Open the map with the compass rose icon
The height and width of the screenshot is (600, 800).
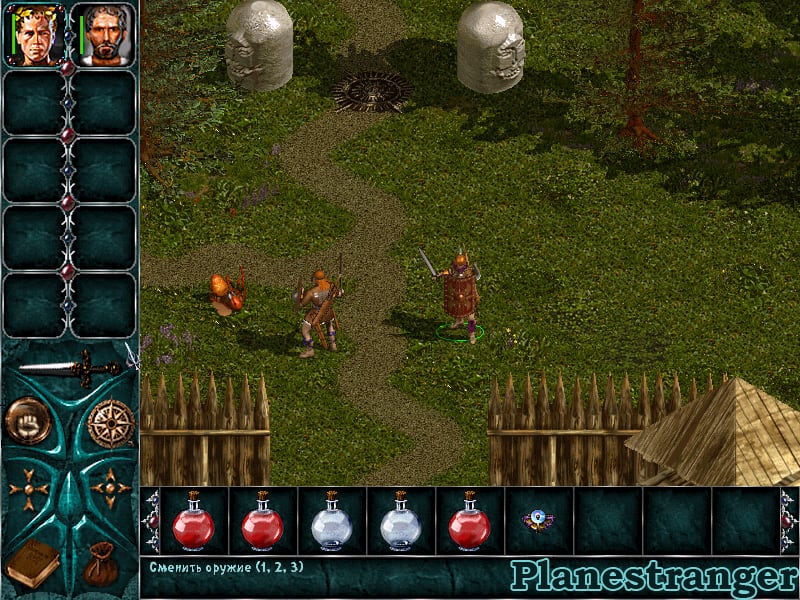[110, 422]
